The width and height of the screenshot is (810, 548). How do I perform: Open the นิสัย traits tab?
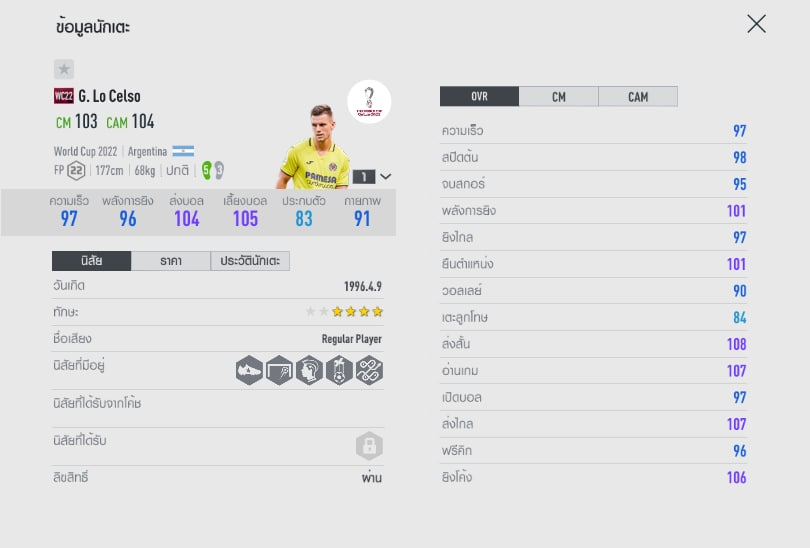91,261
